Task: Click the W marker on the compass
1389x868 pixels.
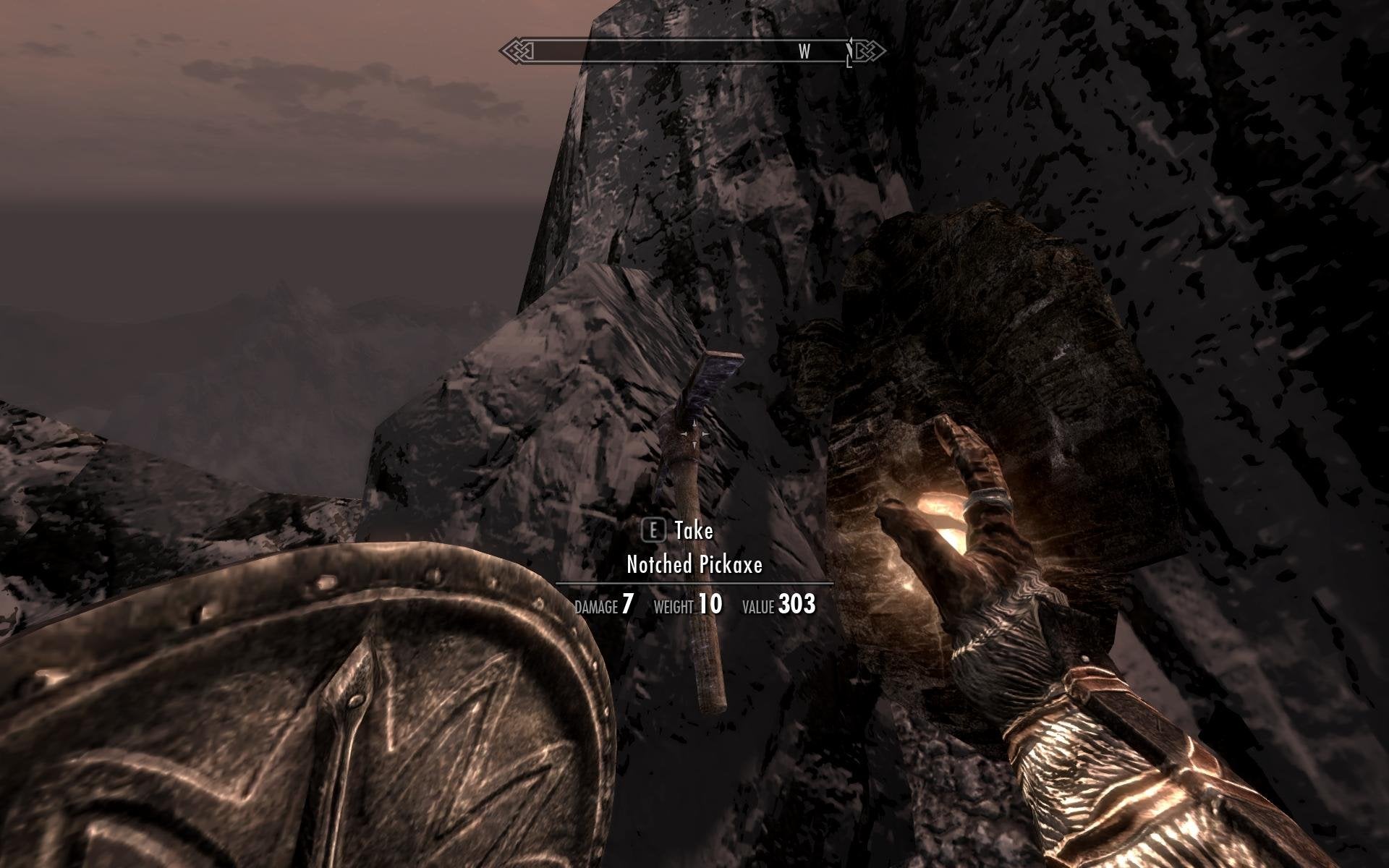Action: 803,51
